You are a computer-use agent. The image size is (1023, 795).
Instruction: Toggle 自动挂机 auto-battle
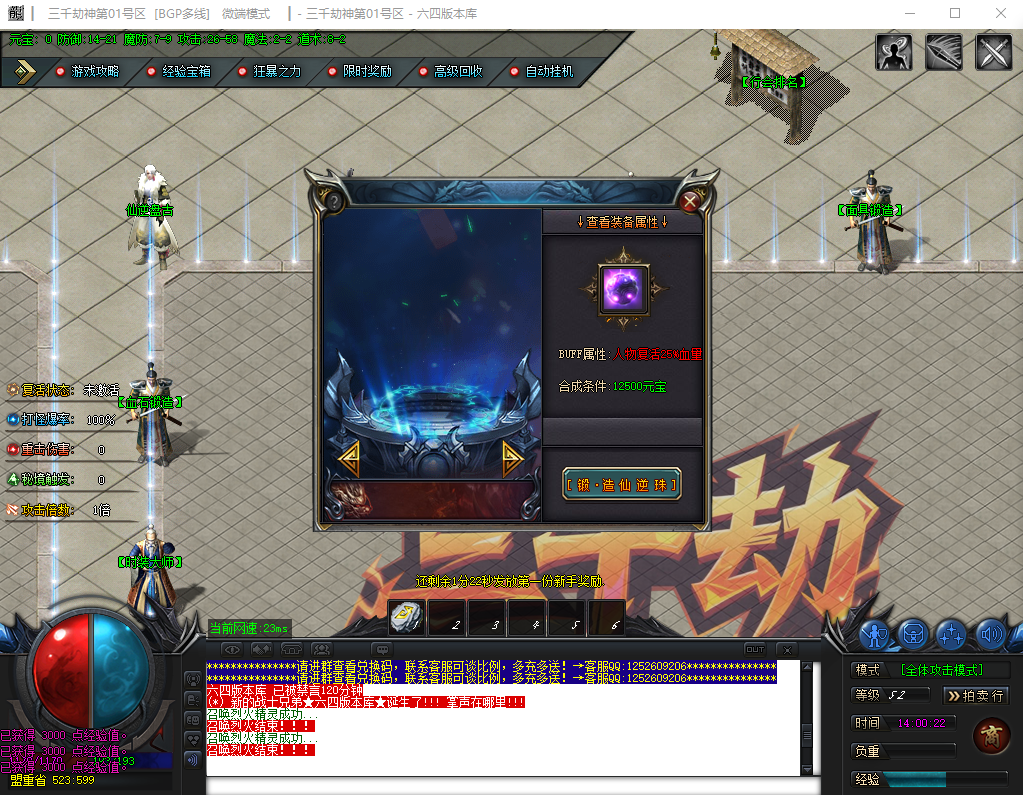[x=541, y=72]
